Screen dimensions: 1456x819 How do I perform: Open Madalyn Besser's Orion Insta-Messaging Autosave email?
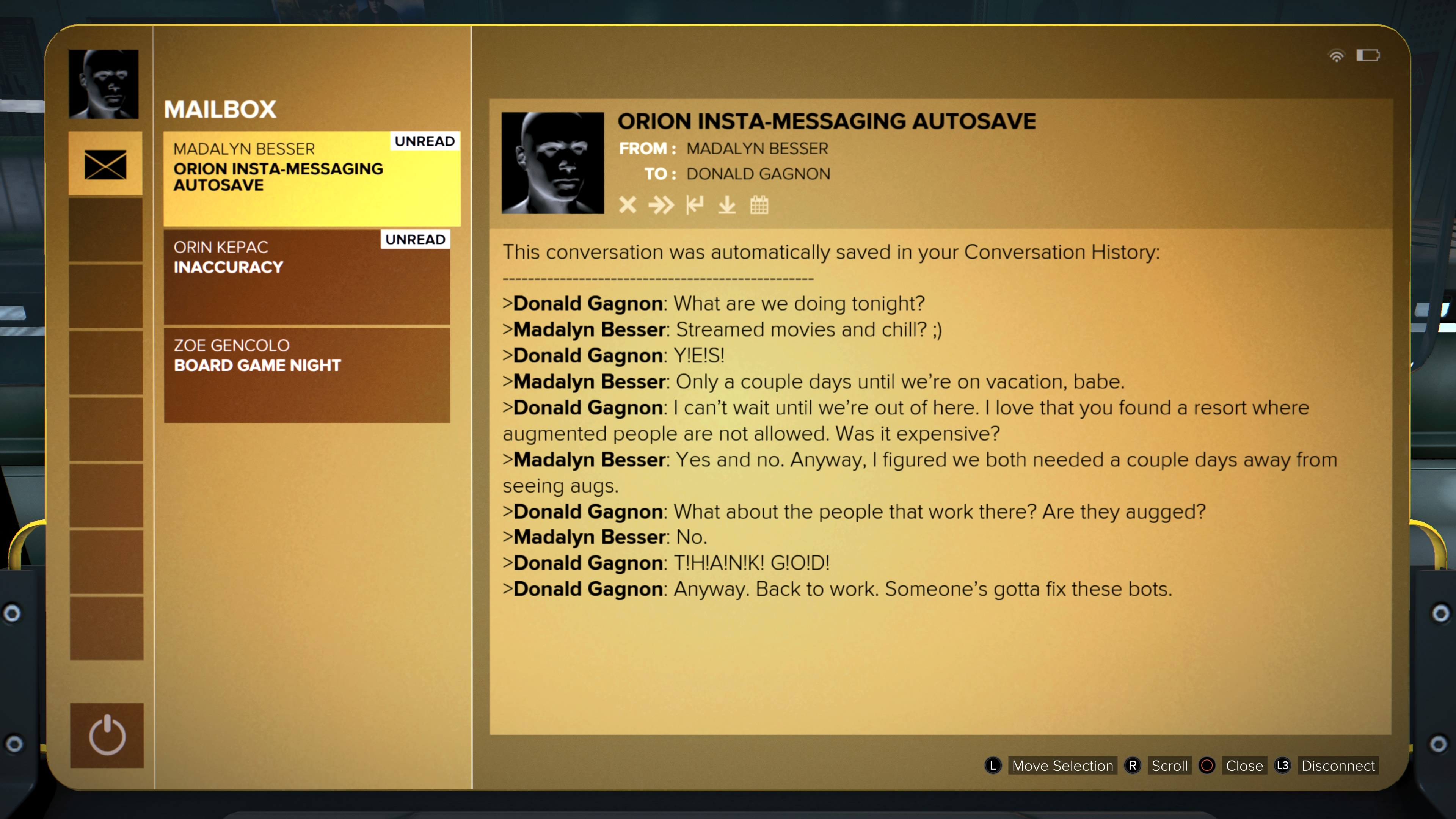(311, 179)
